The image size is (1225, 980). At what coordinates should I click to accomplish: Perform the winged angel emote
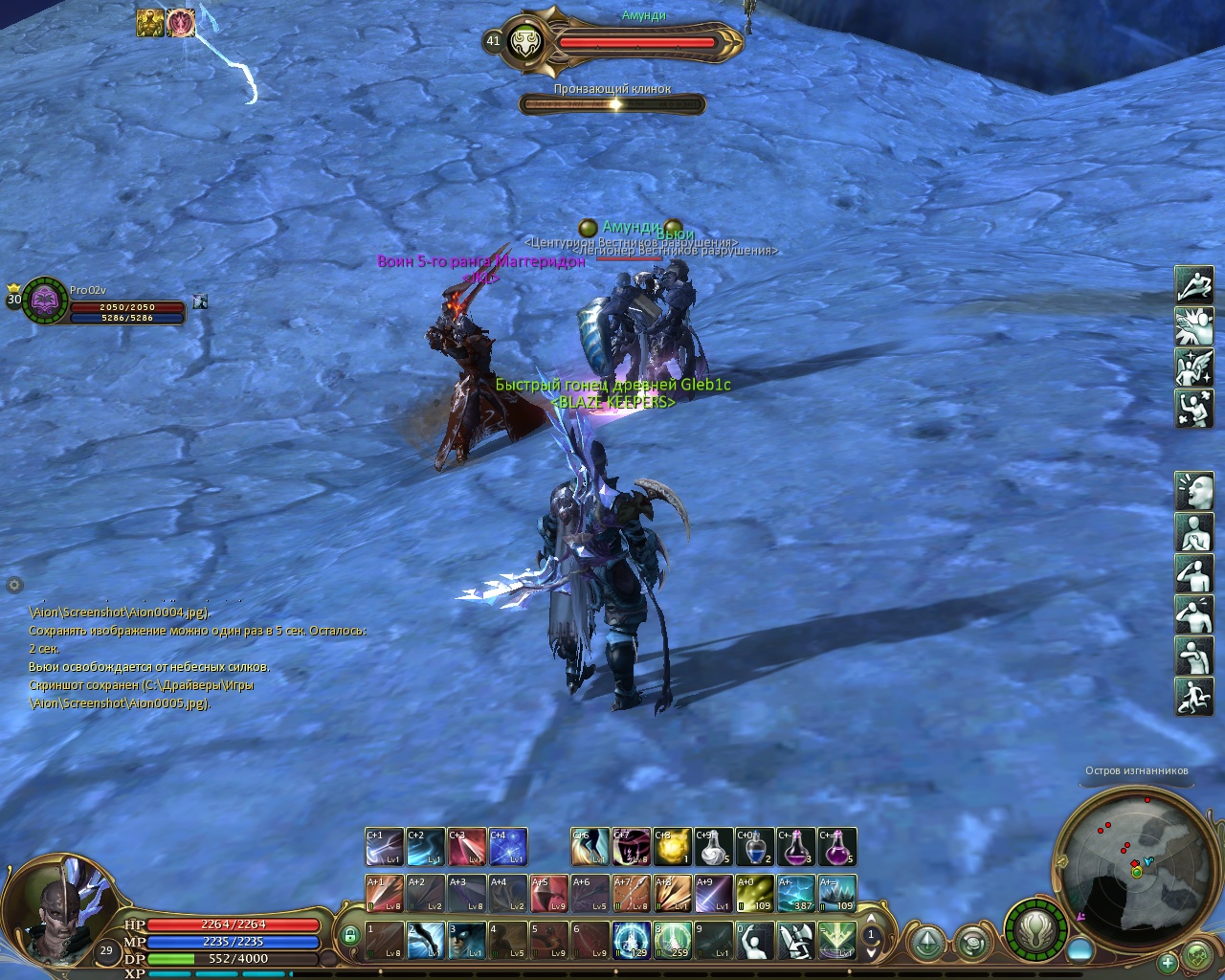1193,367
